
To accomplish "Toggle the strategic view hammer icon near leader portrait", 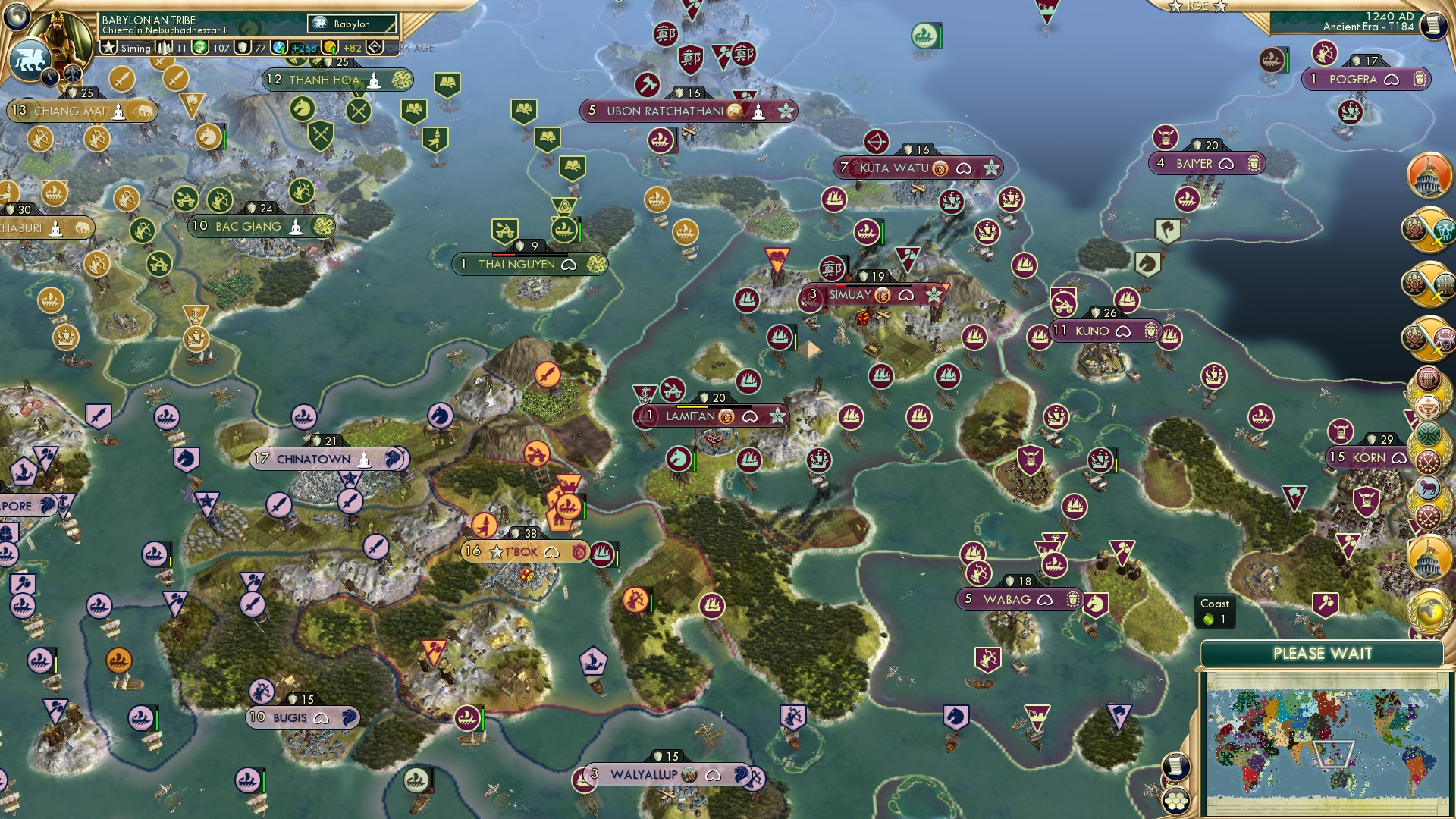I will point(74,75).
